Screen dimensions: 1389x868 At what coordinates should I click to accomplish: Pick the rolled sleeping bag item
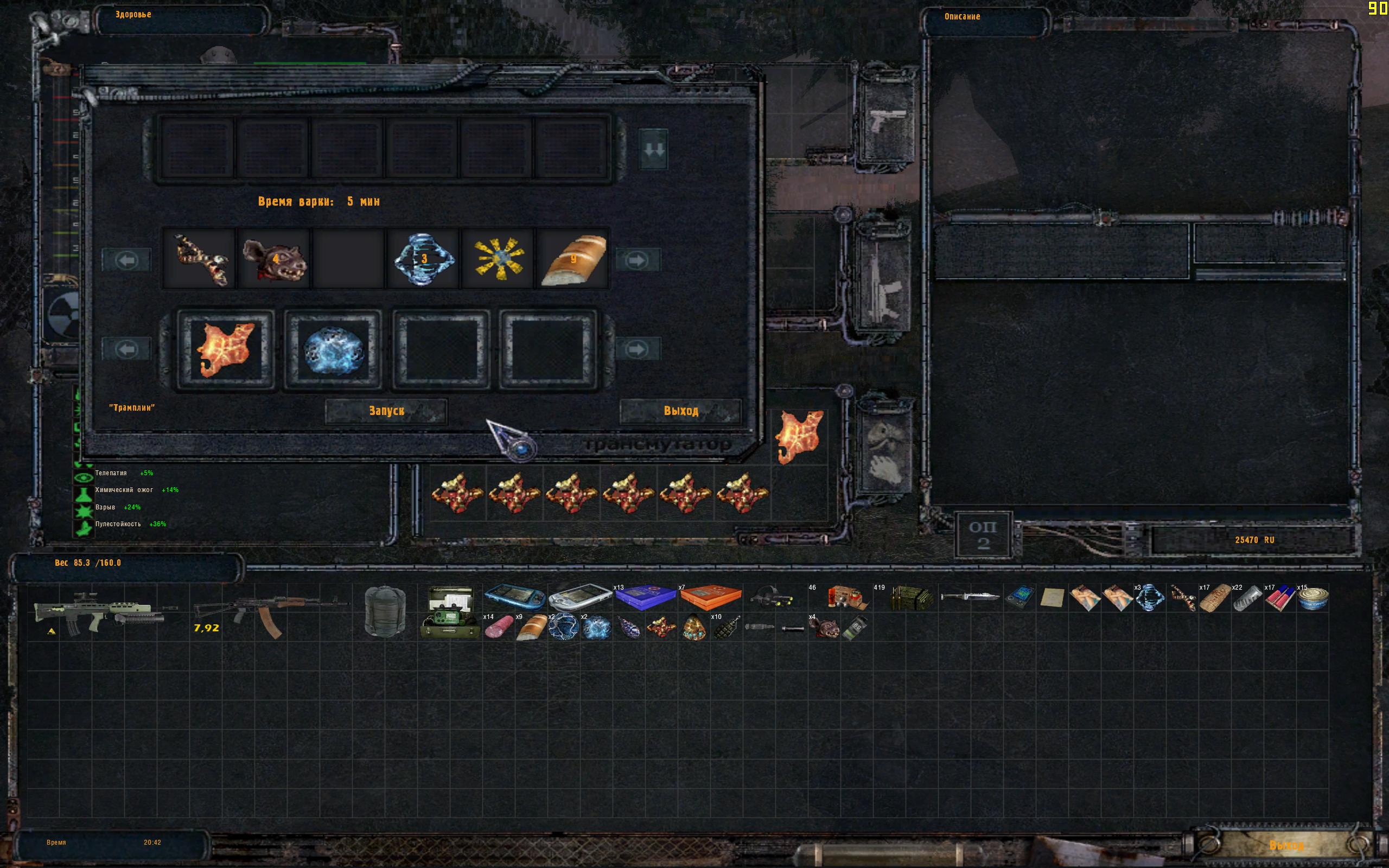[385, 612]
